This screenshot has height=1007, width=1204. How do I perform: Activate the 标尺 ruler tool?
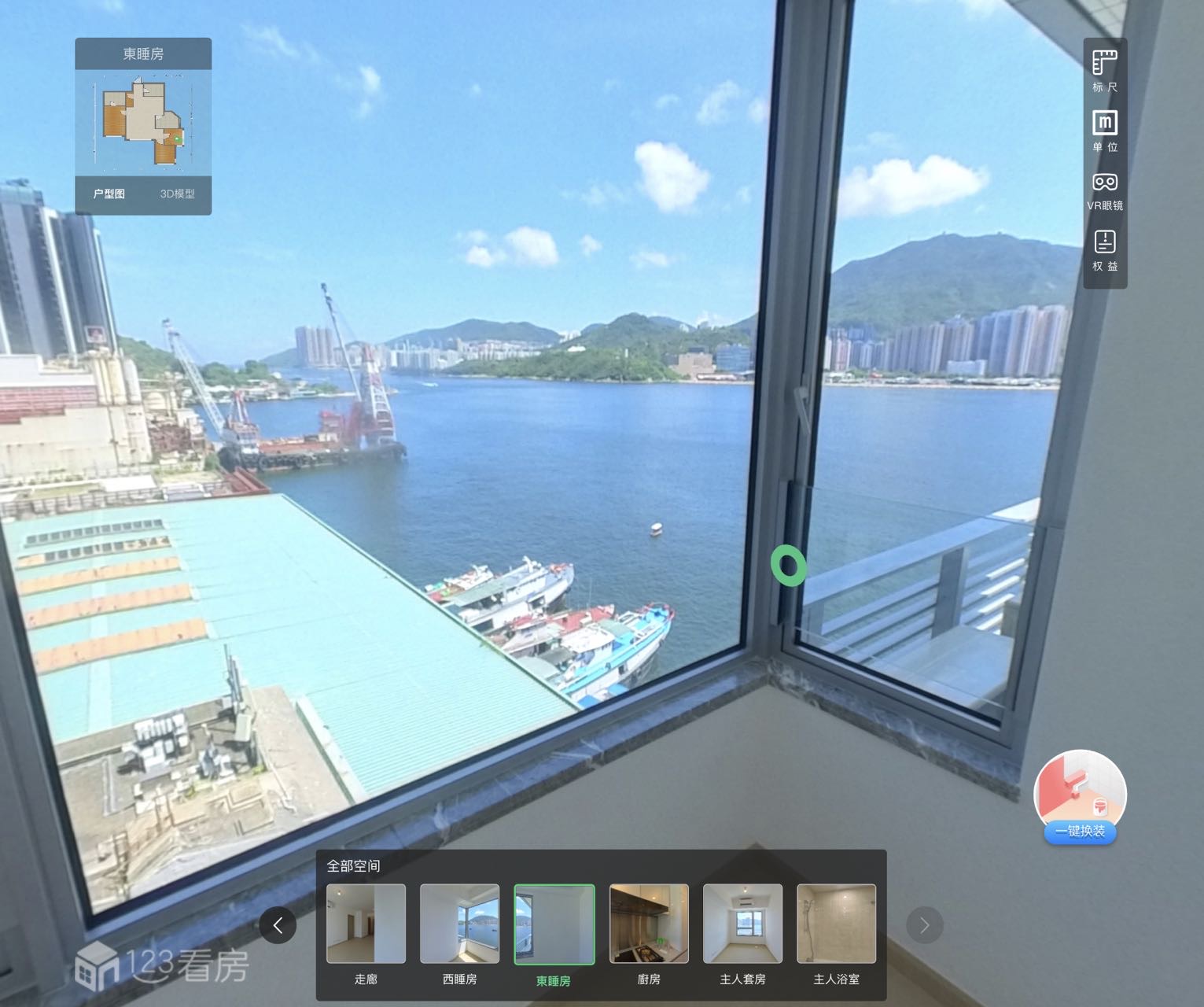tap(1104, 70)
